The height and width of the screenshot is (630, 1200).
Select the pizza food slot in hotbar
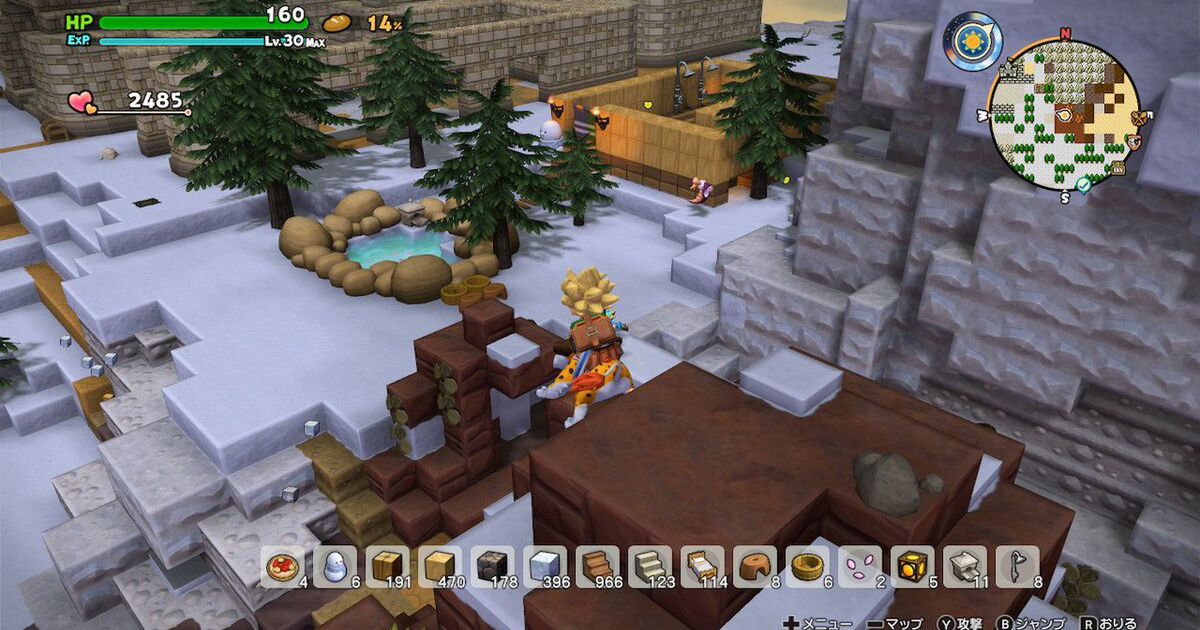[x=281, y=566]
